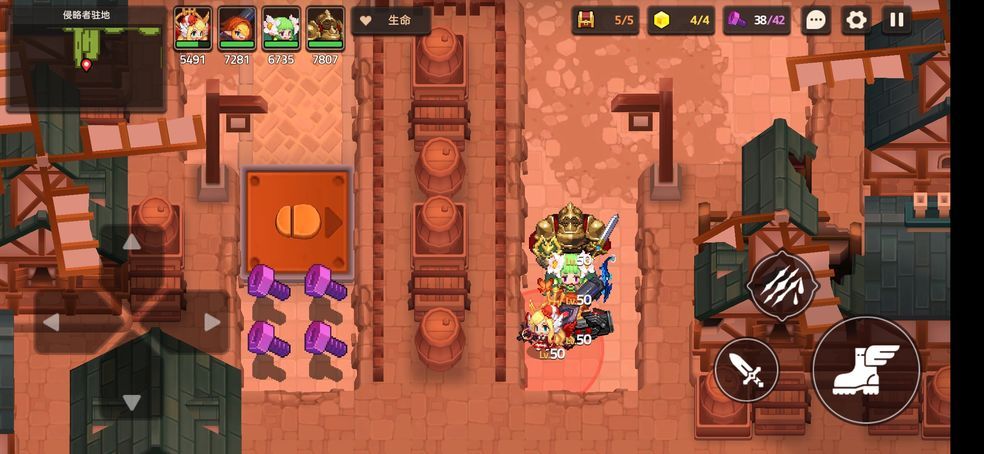Select the blonde crowned hero portrait
This screenshot has height=454, width=984.
(x=192, y=27)
